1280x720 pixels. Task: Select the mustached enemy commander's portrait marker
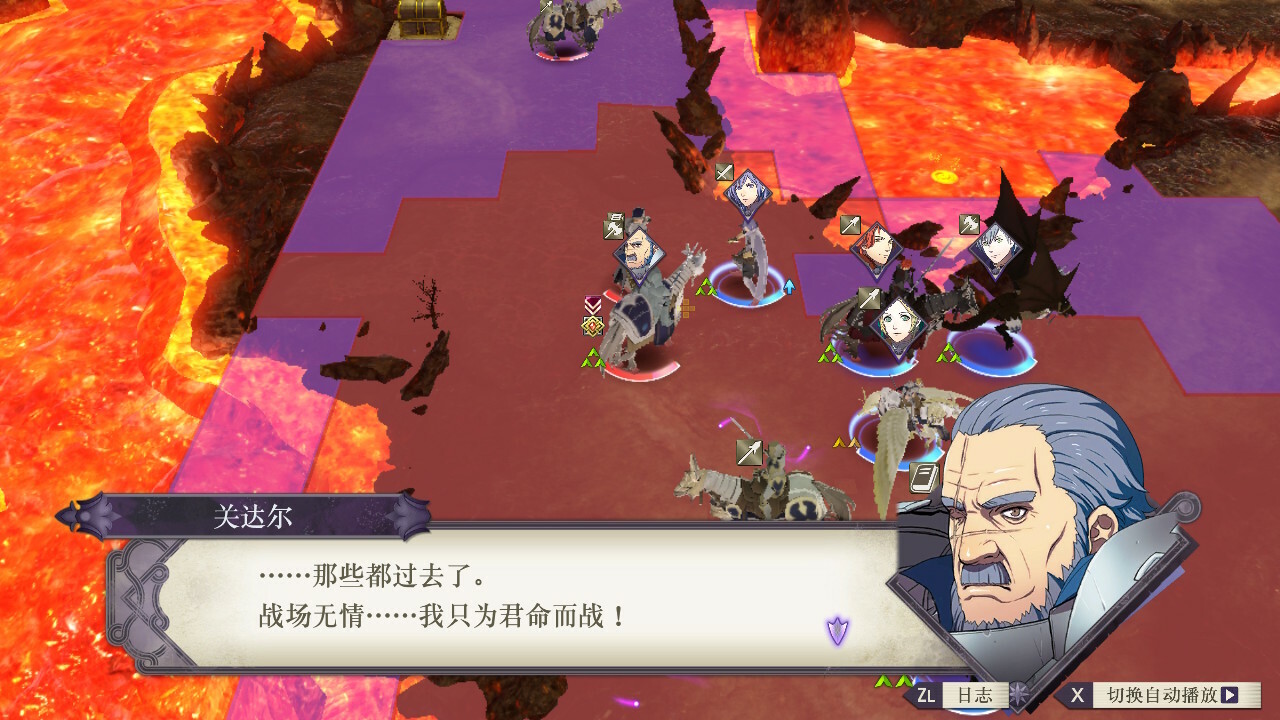(x=637, y=256)
